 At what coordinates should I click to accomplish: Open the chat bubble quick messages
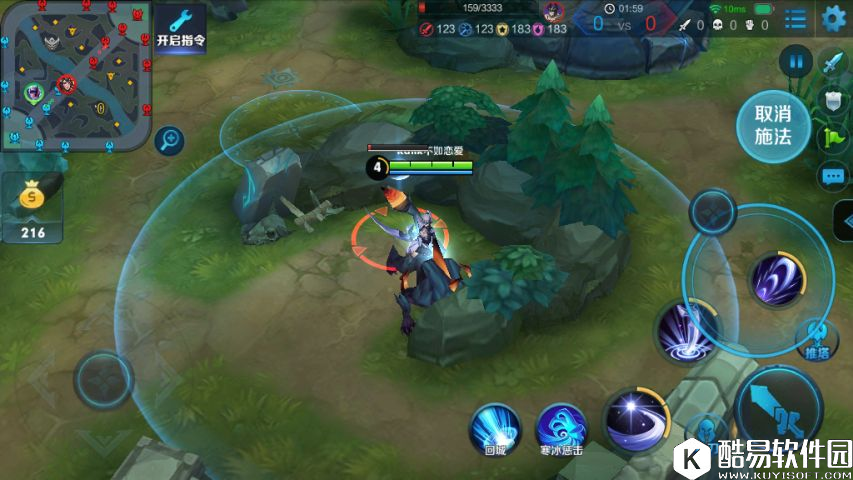pyautogui.click(x=833, y=177)
